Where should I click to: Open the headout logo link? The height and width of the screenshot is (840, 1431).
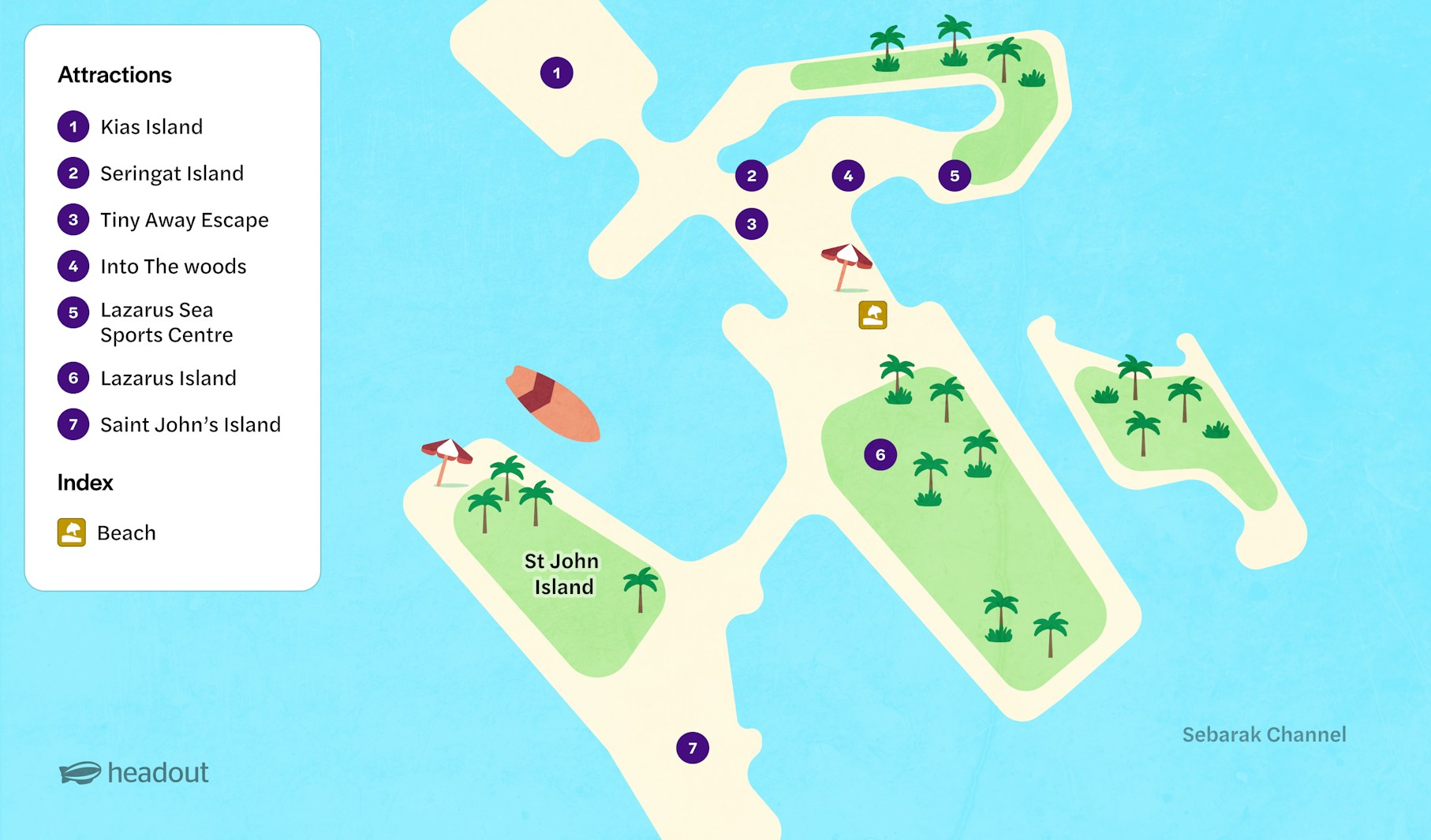click(x=134, y=773)
